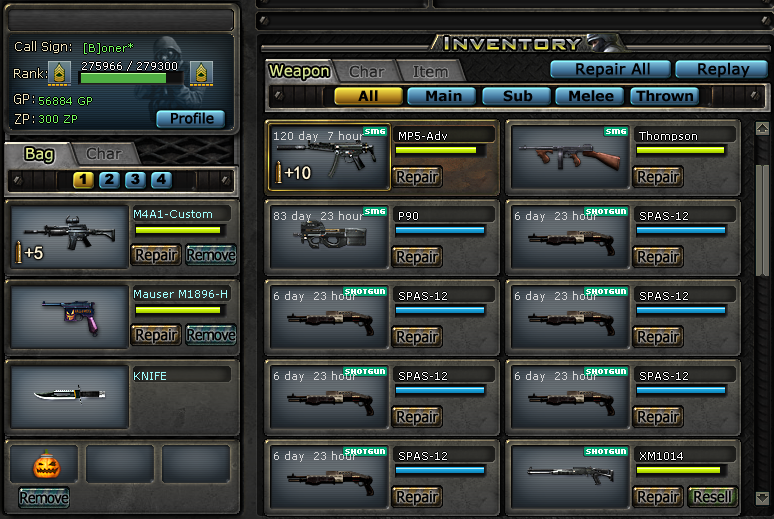Show the Melee weapon category
Screen dimensions: 774x519
pyautogui.click(x=590, y=96)
